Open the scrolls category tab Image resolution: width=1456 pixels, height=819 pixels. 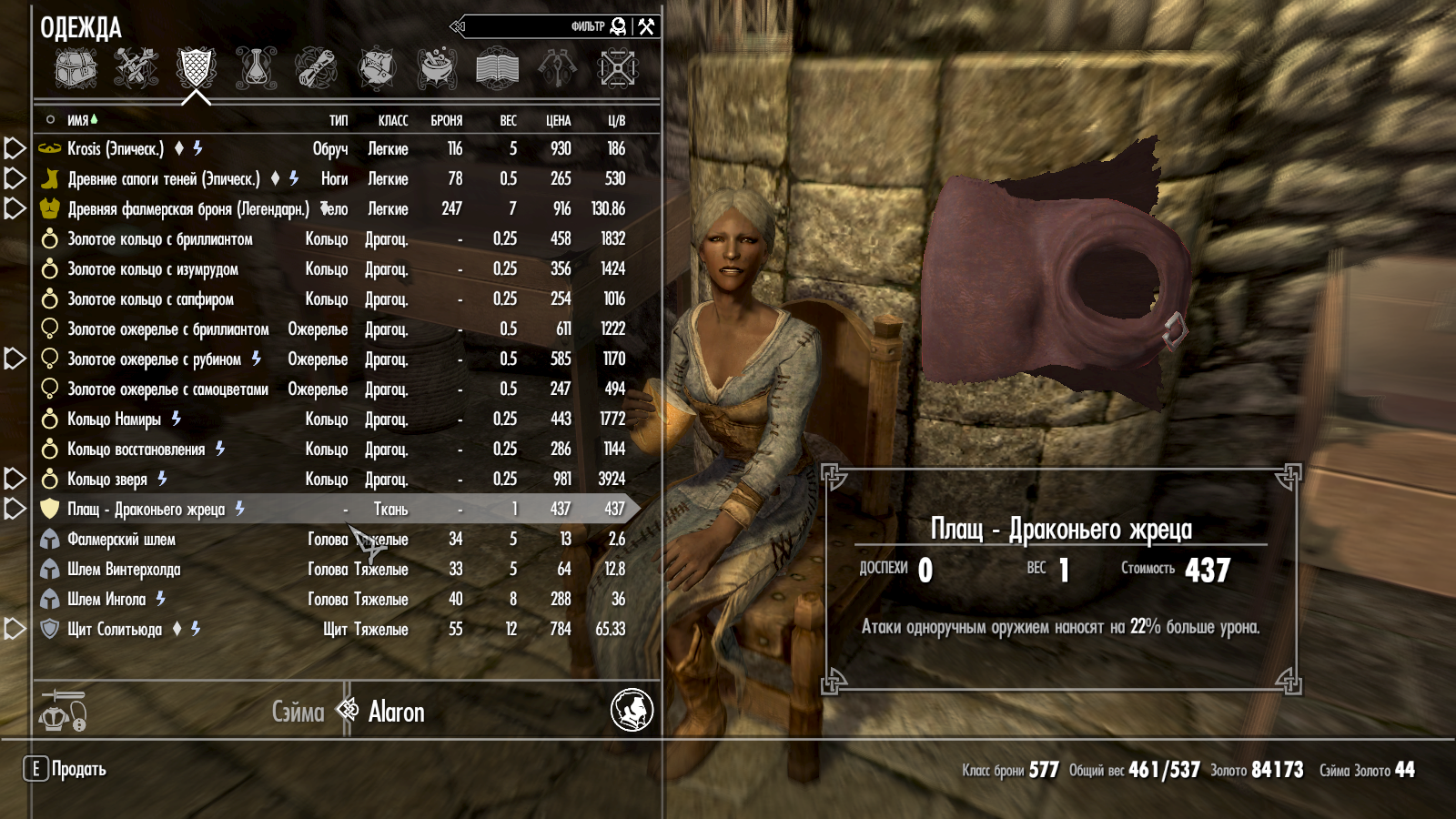point(316,68)
